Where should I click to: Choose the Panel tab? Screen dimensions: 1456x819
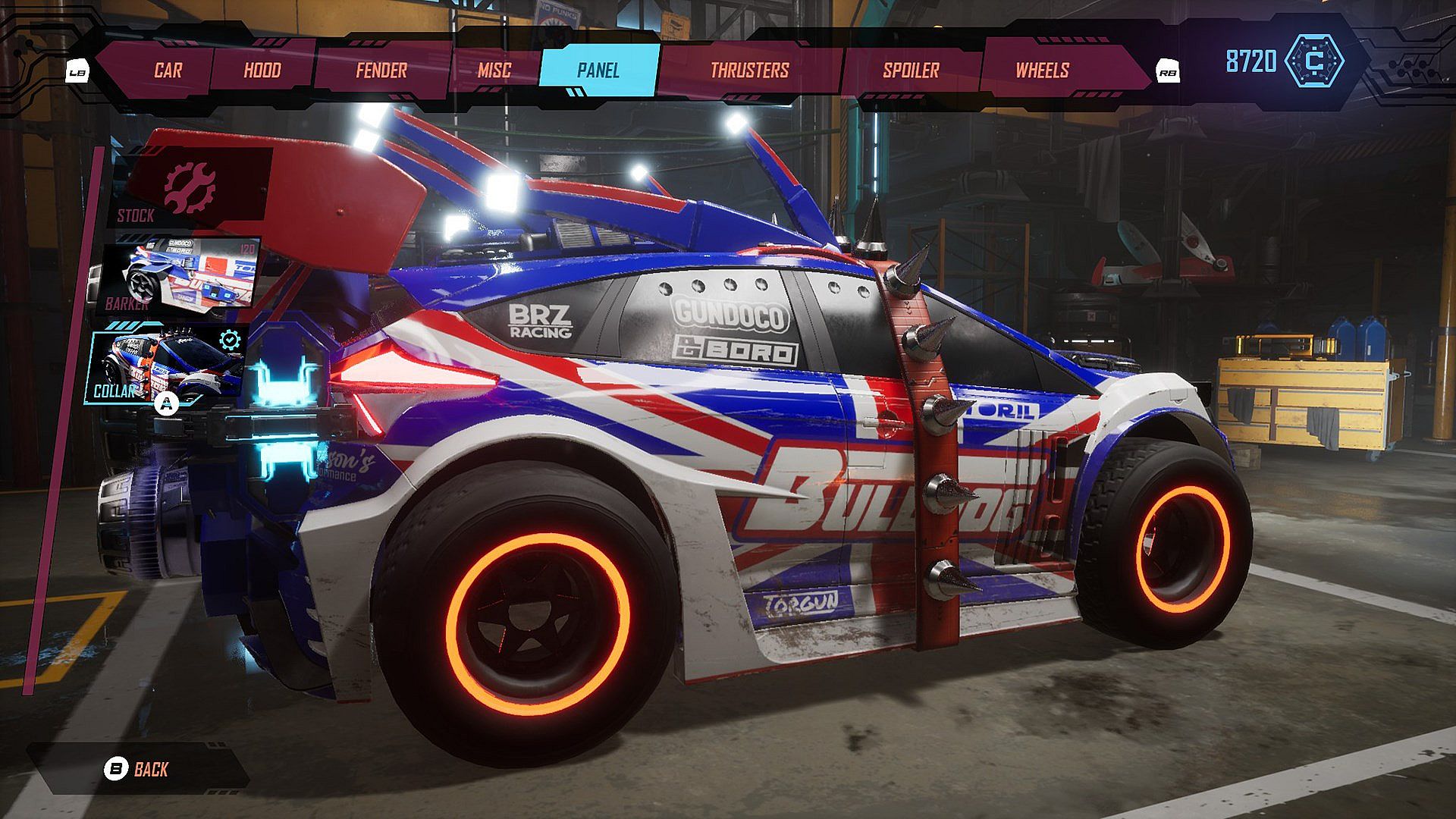point(598,71)
